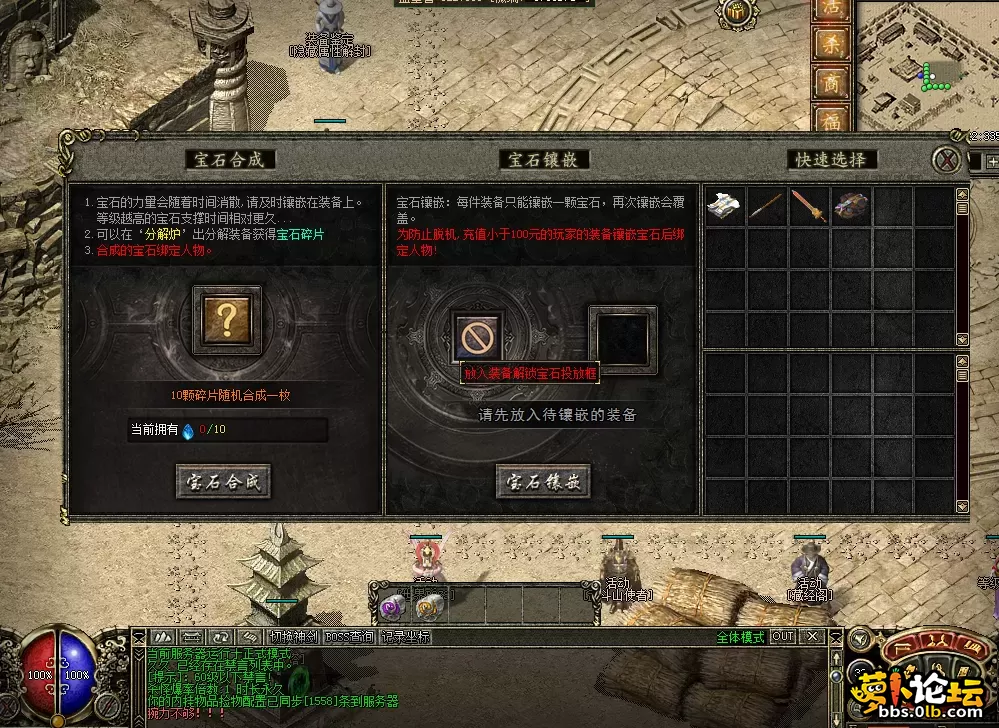
Task: Open the 商 shop side button
Action: 831,83
